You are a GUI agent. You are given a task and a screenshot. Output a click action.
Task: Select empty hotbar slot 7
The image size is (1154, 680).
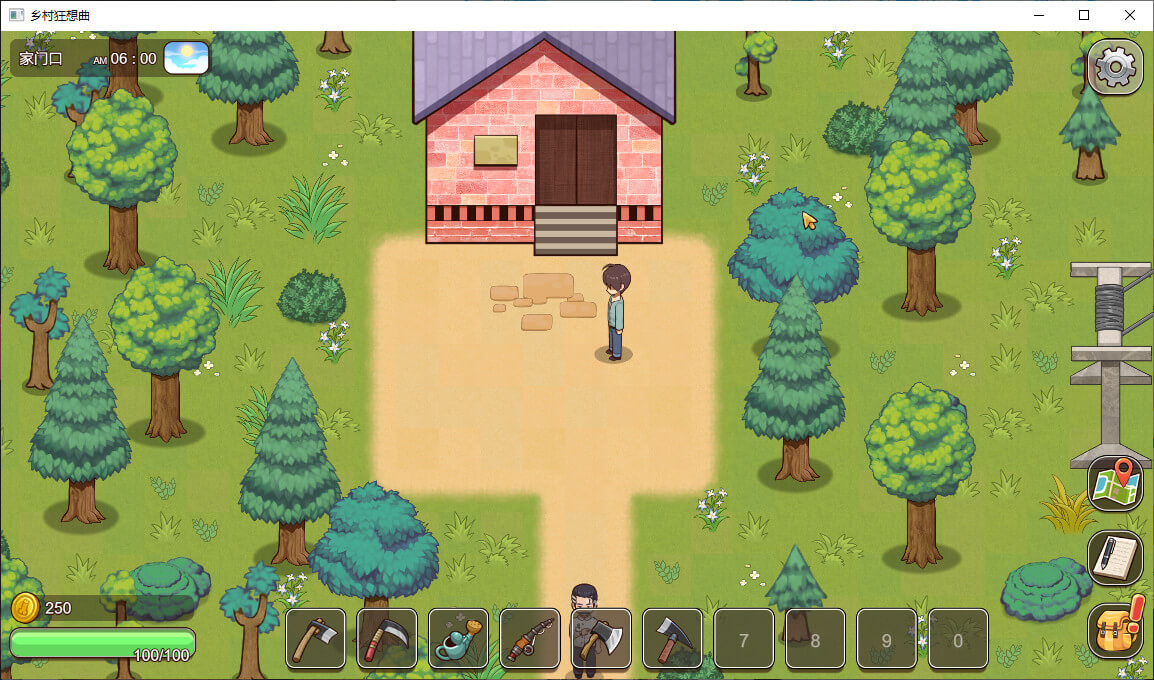click(744, 638)
